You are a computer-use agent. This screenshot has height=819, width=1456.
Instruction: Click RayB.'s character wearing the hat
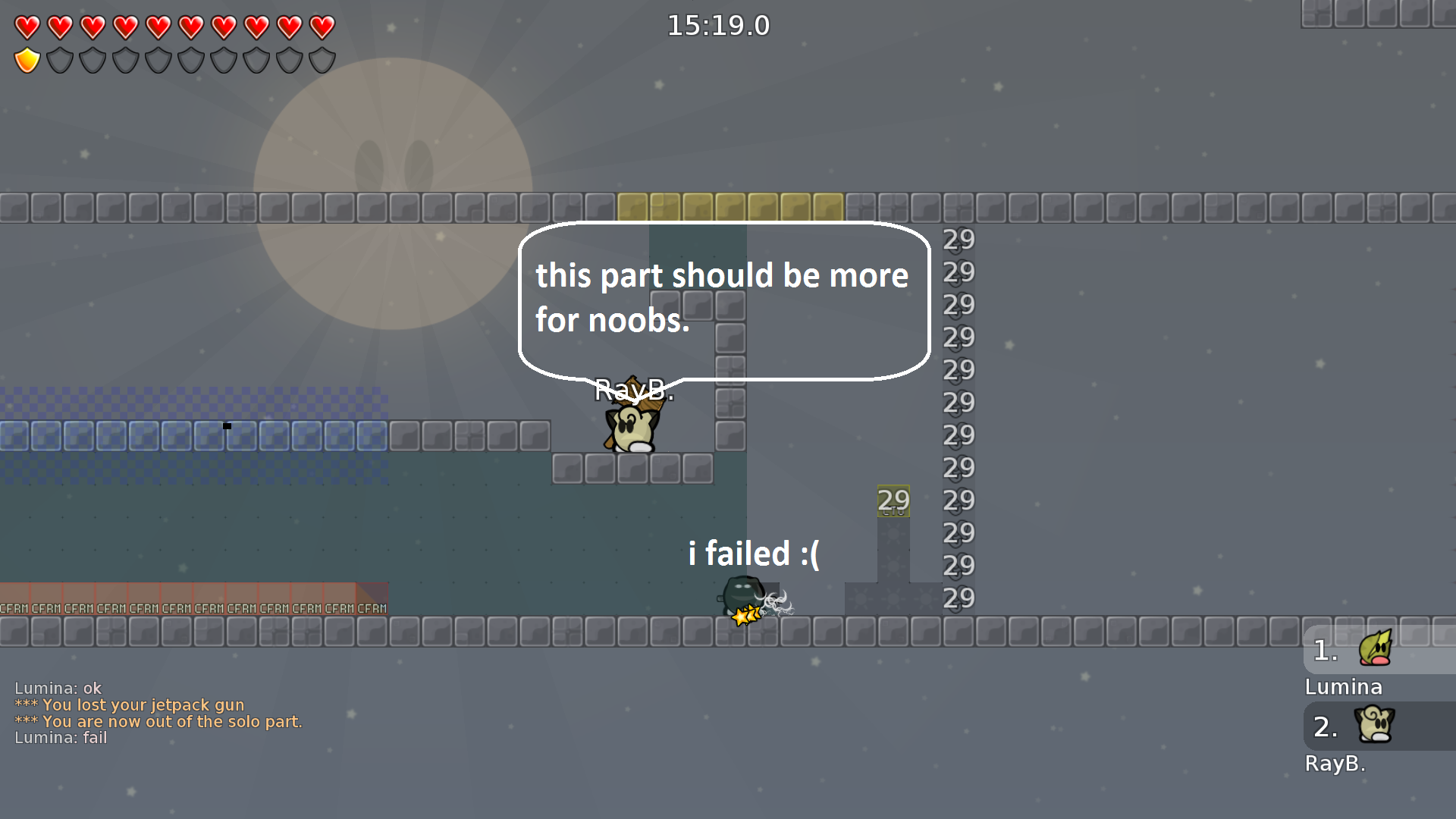tap(632, 427)
